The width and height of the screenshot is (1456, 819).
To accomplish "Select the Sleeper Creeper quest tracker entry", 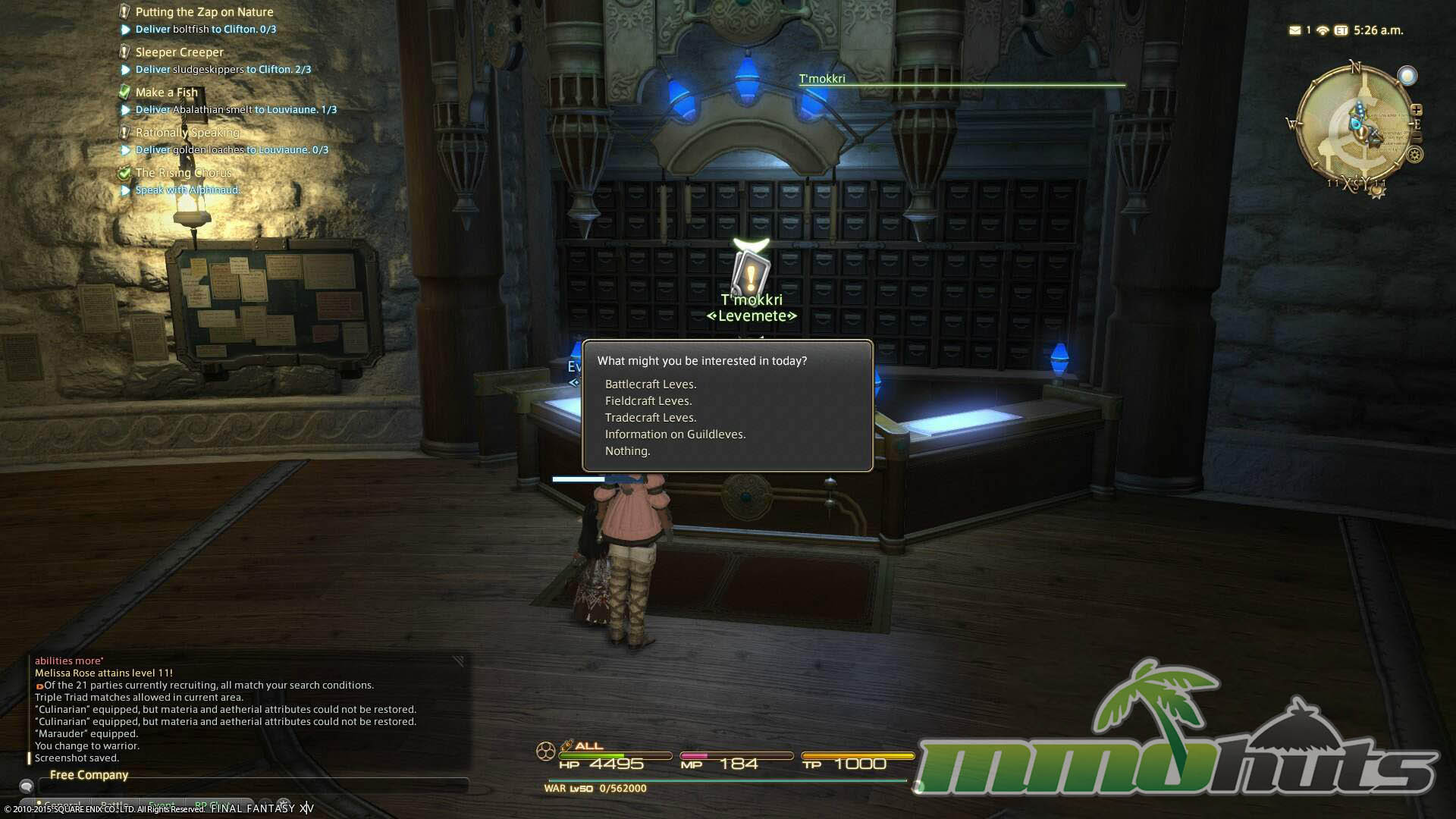I will coord(179,52).
